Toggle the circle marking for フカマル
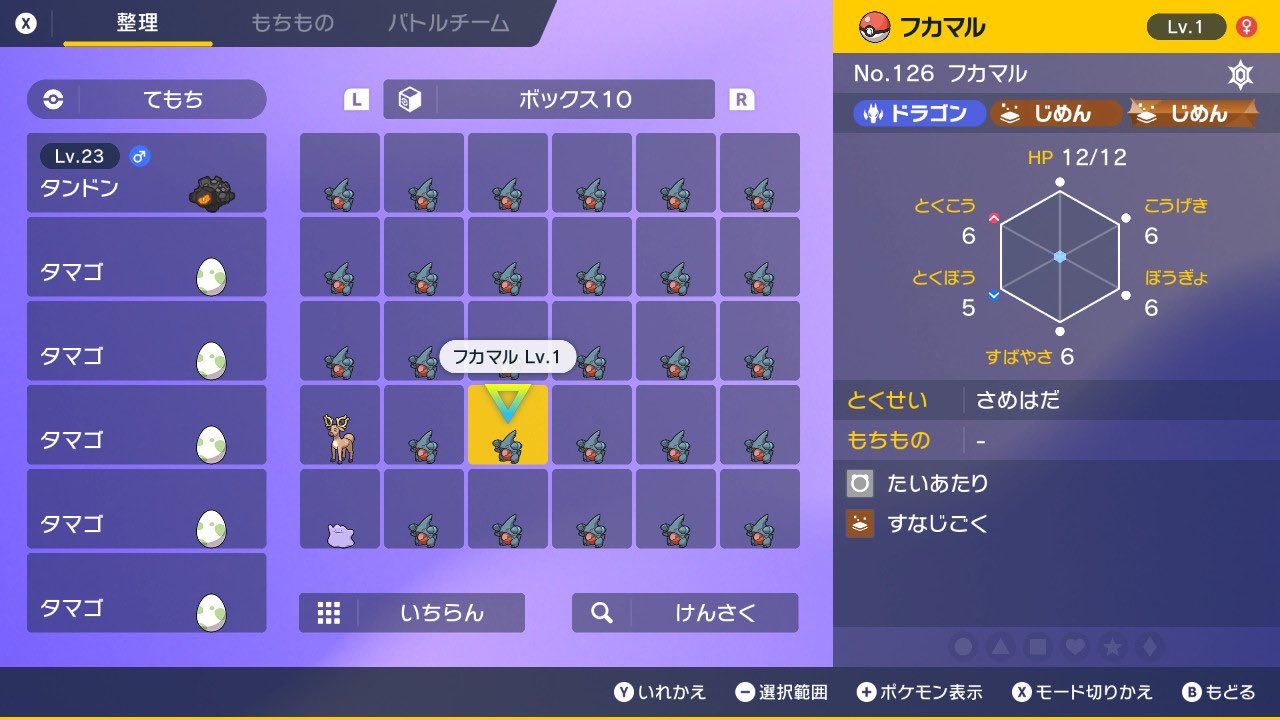This screenshot has width=1280, height=720. 962,647
